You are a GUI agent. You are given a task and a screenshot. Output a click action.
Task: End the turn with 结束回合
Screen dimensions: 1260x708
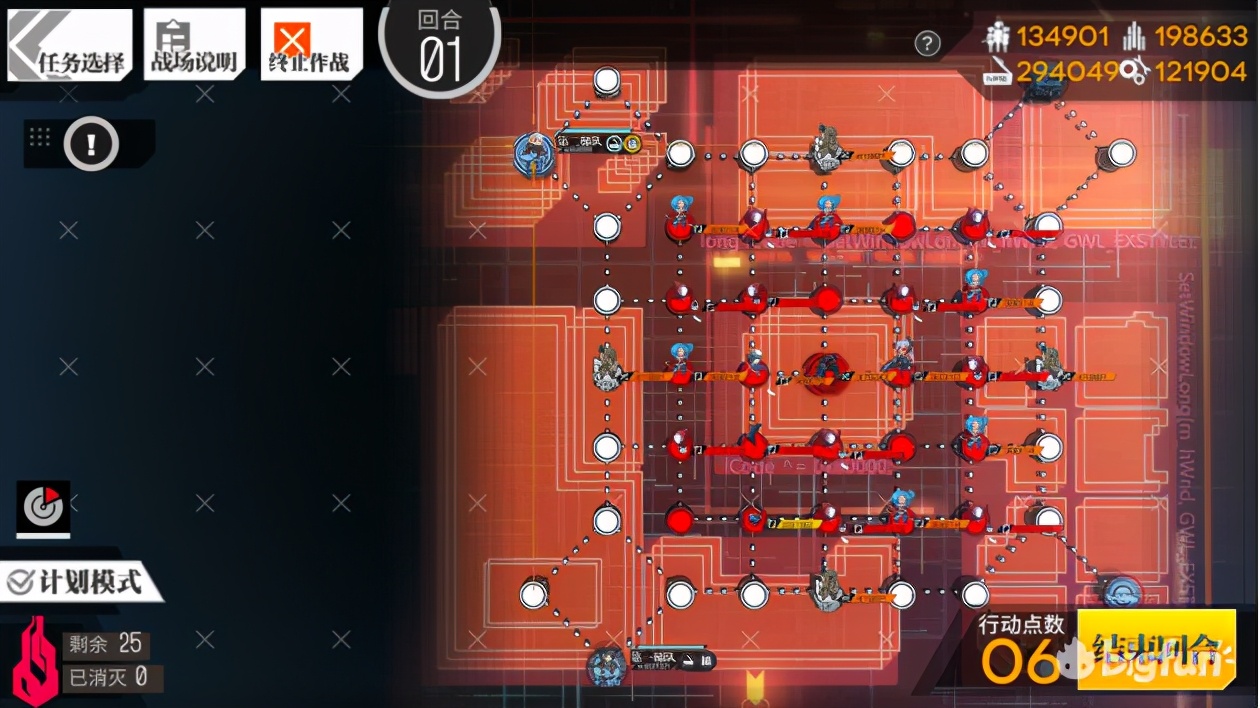(1157, 648)
